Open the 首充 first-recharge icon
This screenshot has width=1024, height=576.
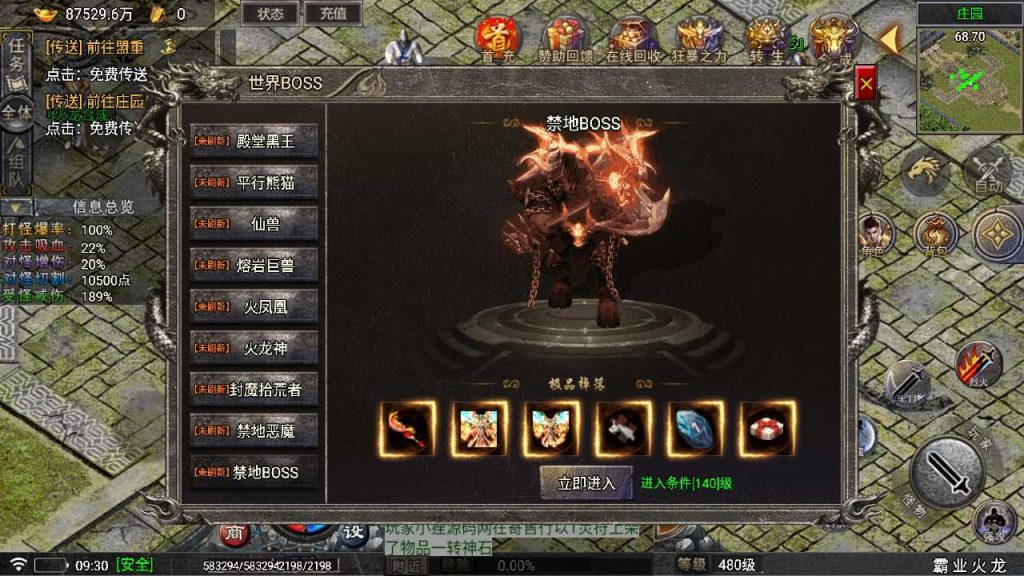coord(497,40)
